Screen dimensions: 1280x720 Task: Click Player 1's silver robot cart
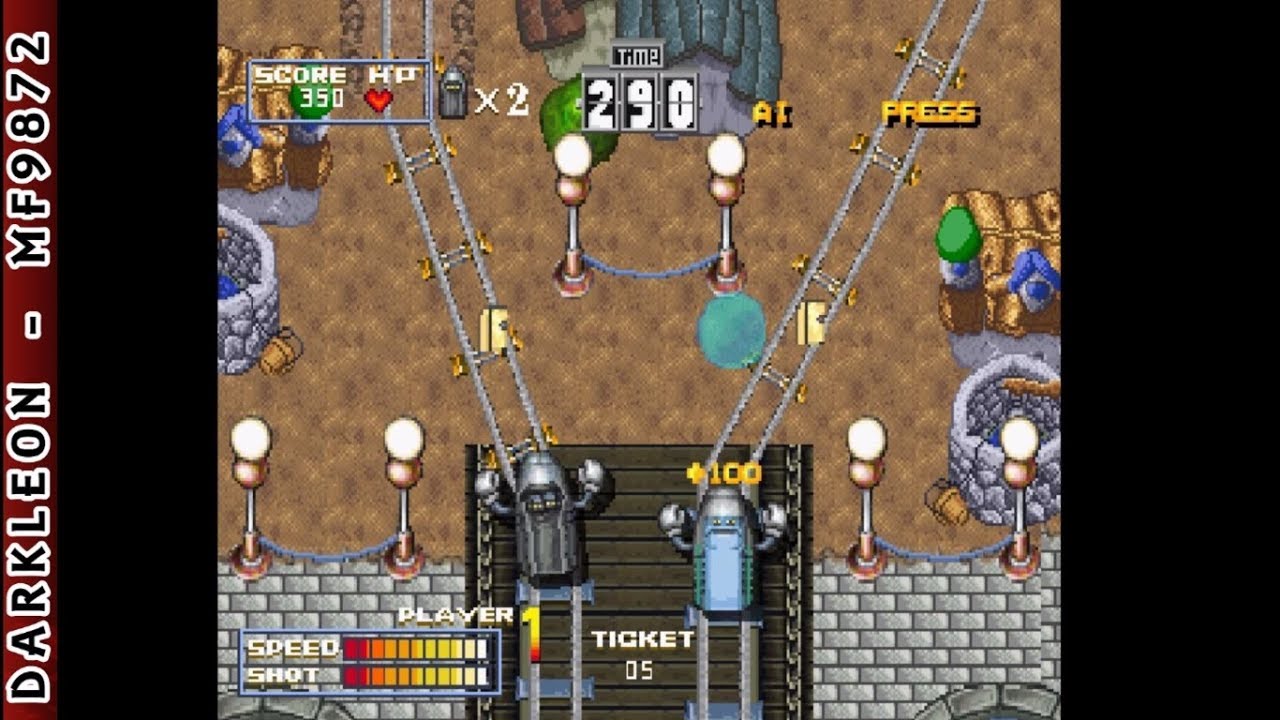545,520
